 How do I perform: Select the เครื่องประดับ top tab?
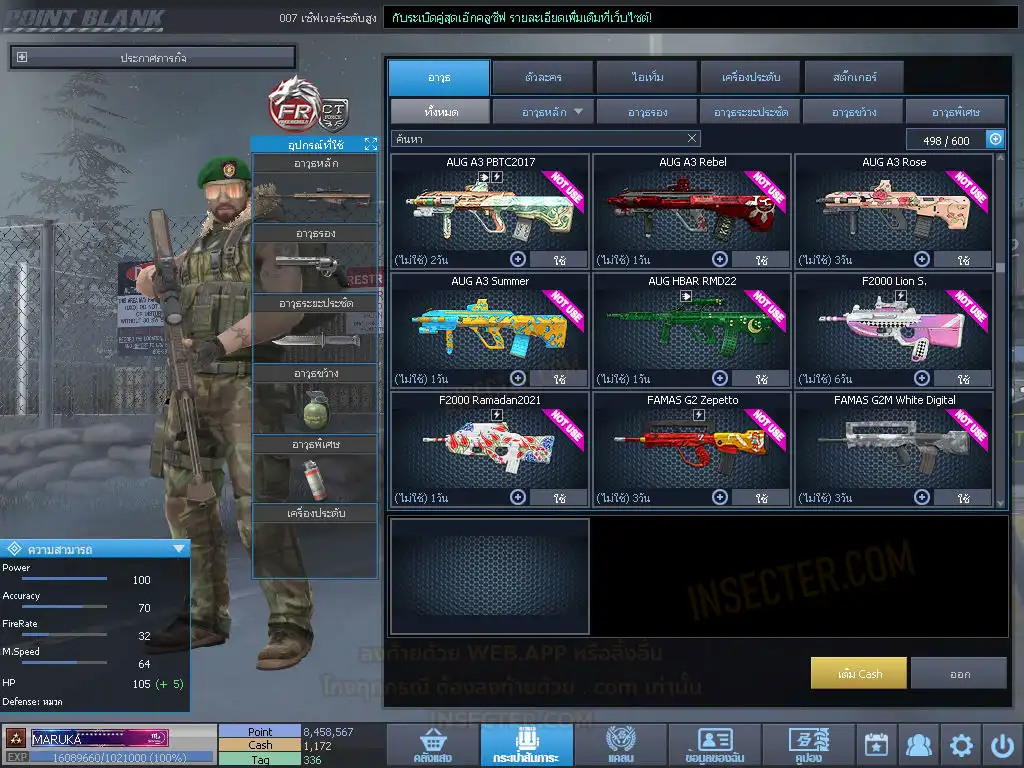click(750, 77)
